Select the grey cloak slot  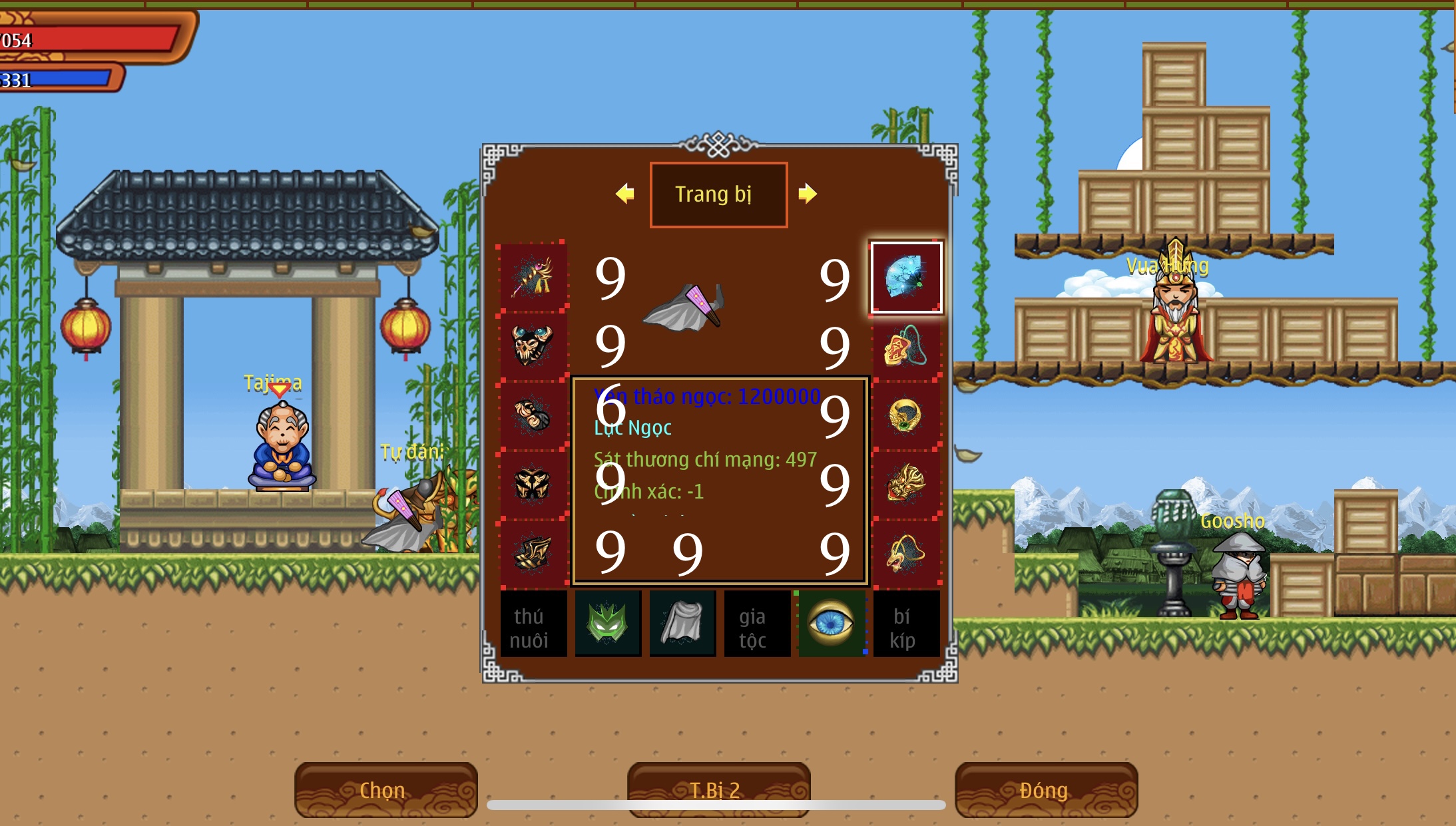tap(682, 624)
